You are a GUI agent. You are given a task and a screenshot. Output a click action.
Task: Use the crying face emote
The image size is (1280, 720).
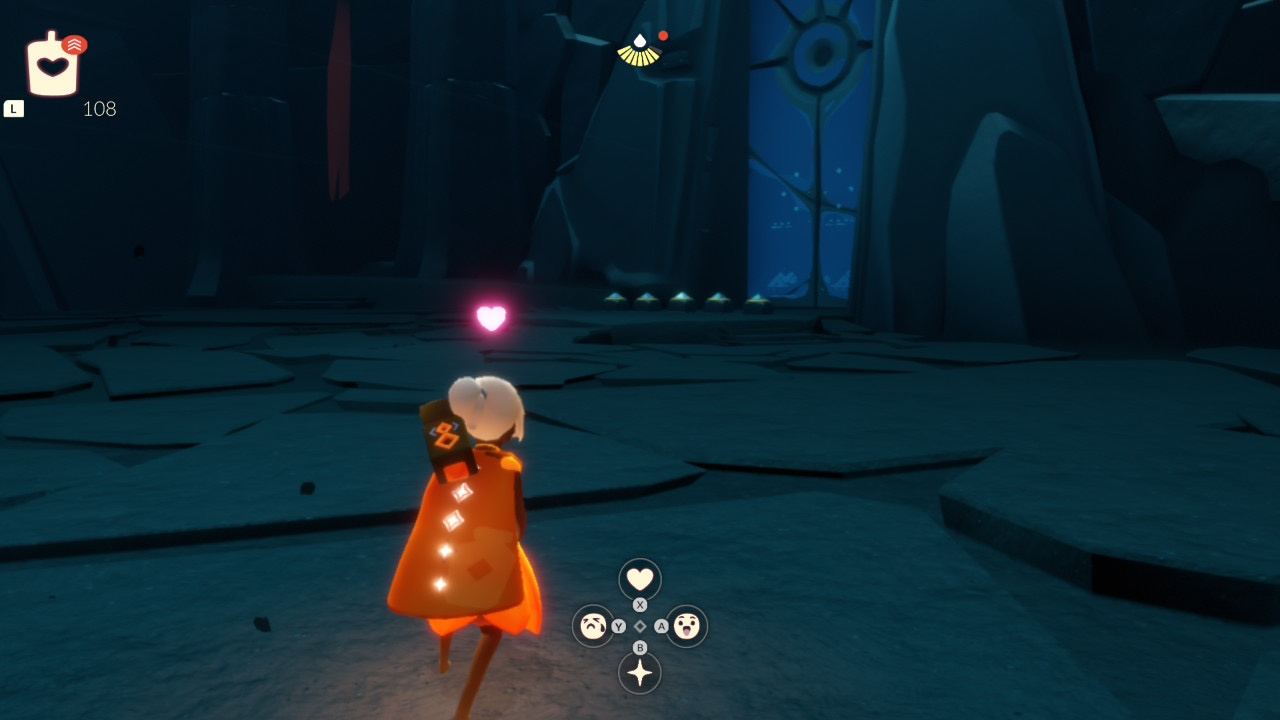[x=593, y=626]
